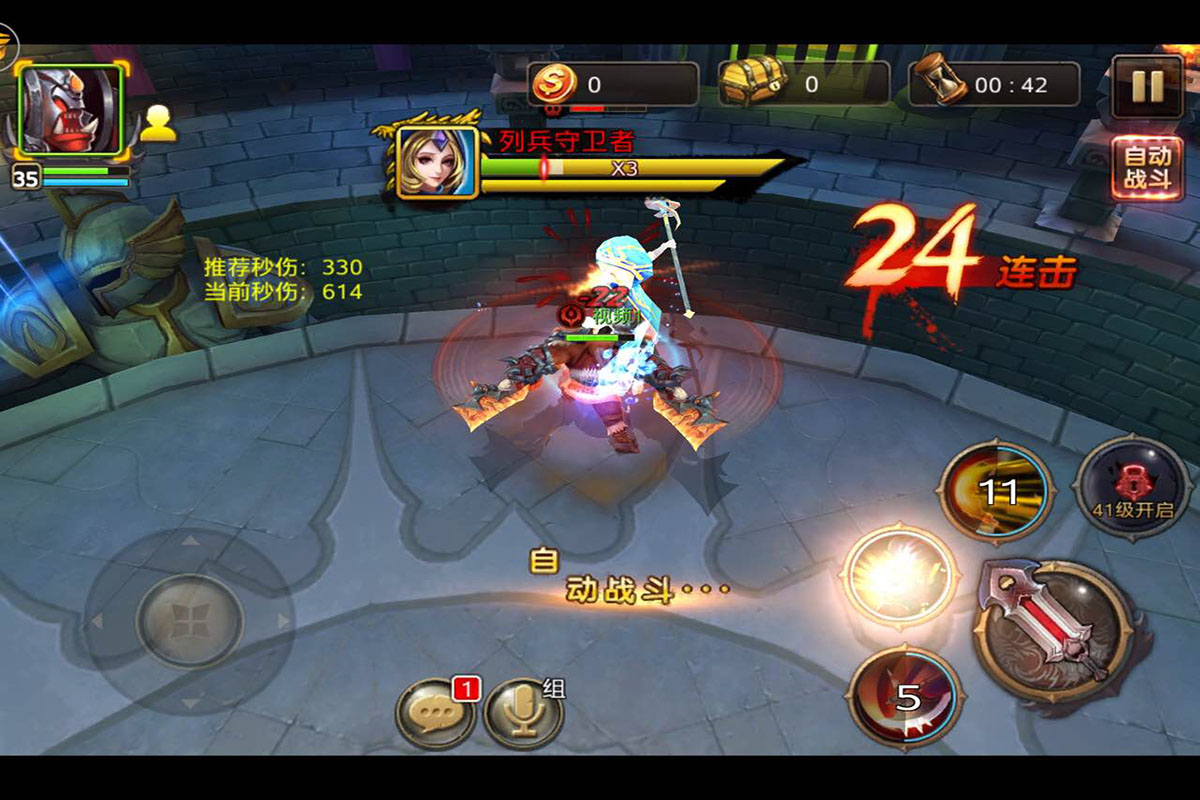The height and width of the screenshot is (800, 1200).
Task: Pause the battle
Action: (x=1146, y=87)
